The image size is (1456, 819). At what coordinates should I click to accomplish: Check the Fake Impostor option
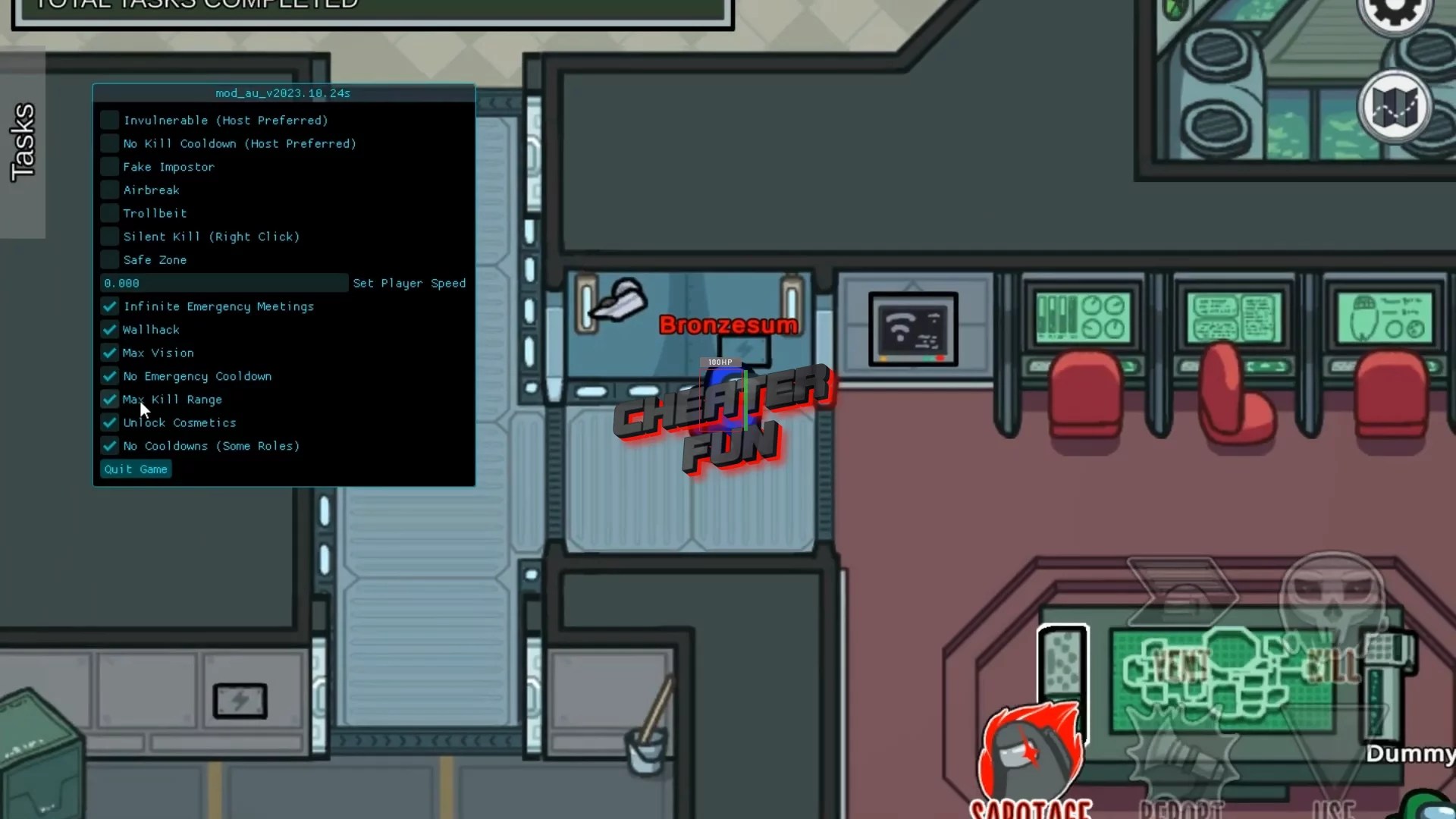[109, 166]
